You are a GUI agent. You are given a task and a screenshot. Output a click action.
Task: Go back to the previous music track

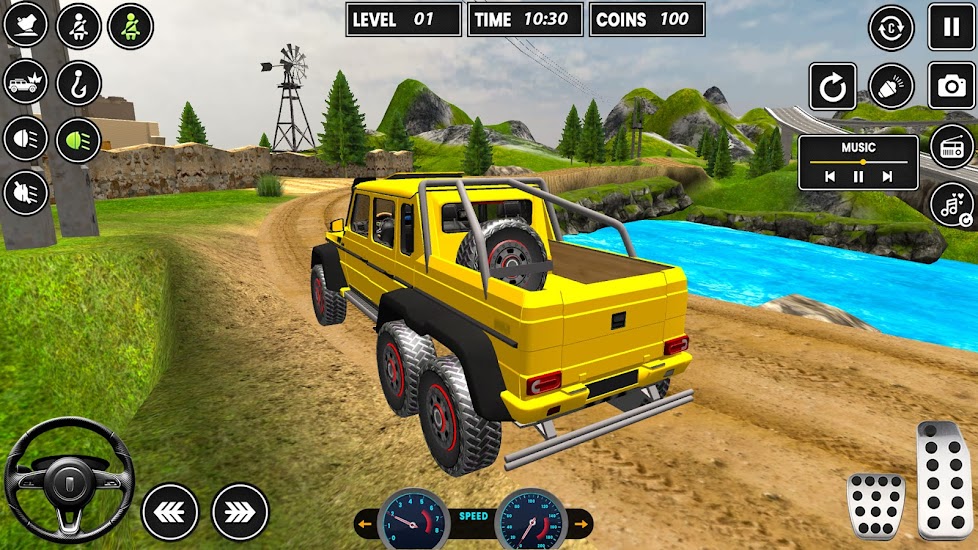pos(829,177)
